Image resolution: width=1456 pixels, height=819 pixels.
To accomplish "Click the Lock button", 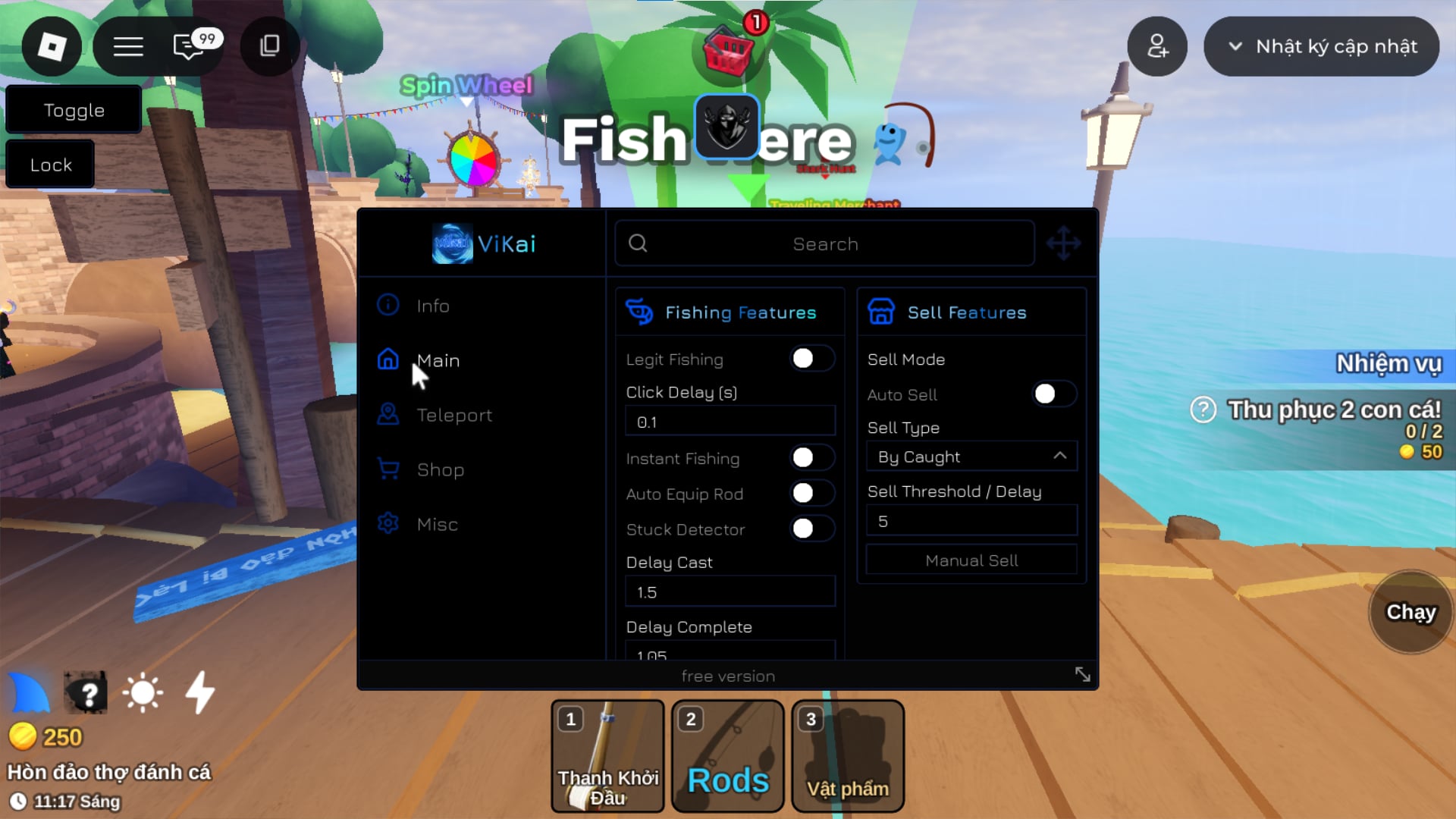I will coord(51,165).
